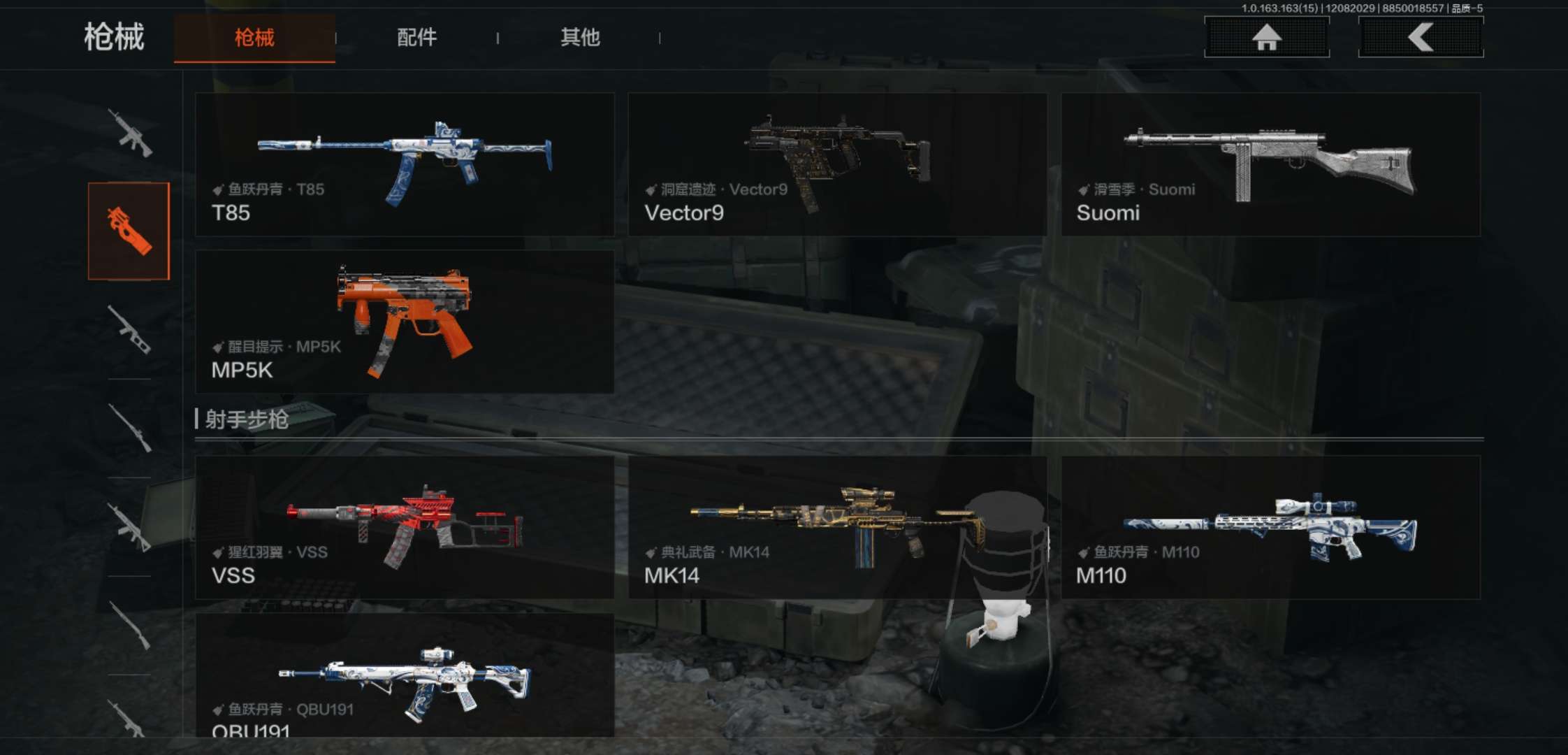Select the red VSS rifle card
This screenshot has width=1568, height=755.
click(405, 527)
